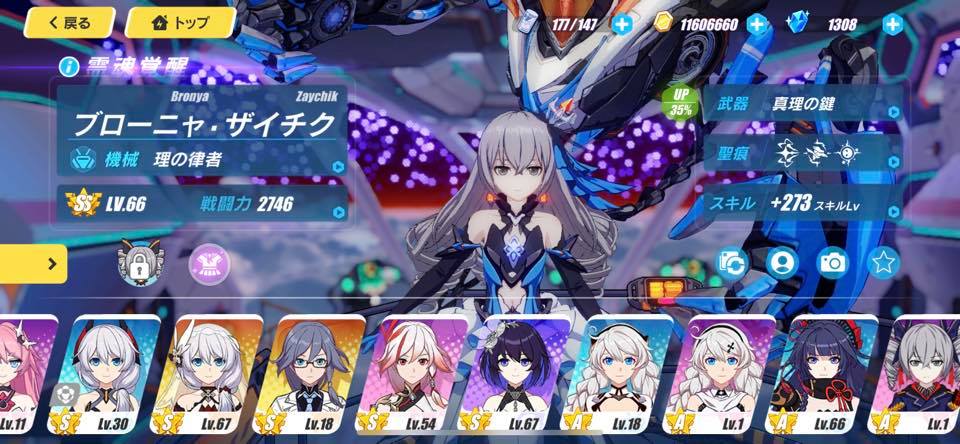Tap the camera icon
The width and height of the screenshot is (960, 444).
[x=832, y=263]
